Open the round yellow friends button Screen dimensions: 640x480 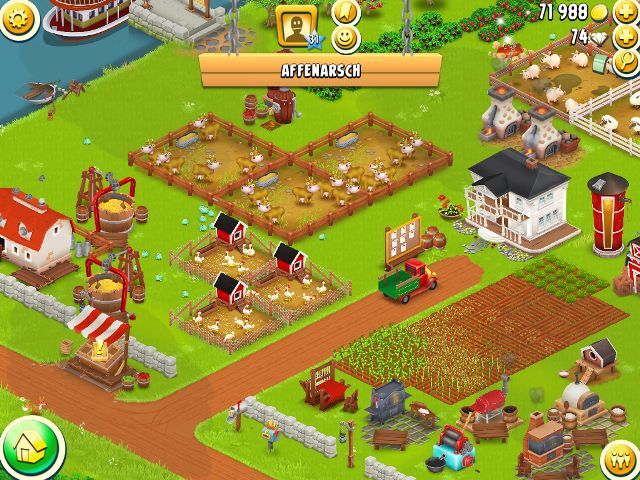click(x=622, y=460)
